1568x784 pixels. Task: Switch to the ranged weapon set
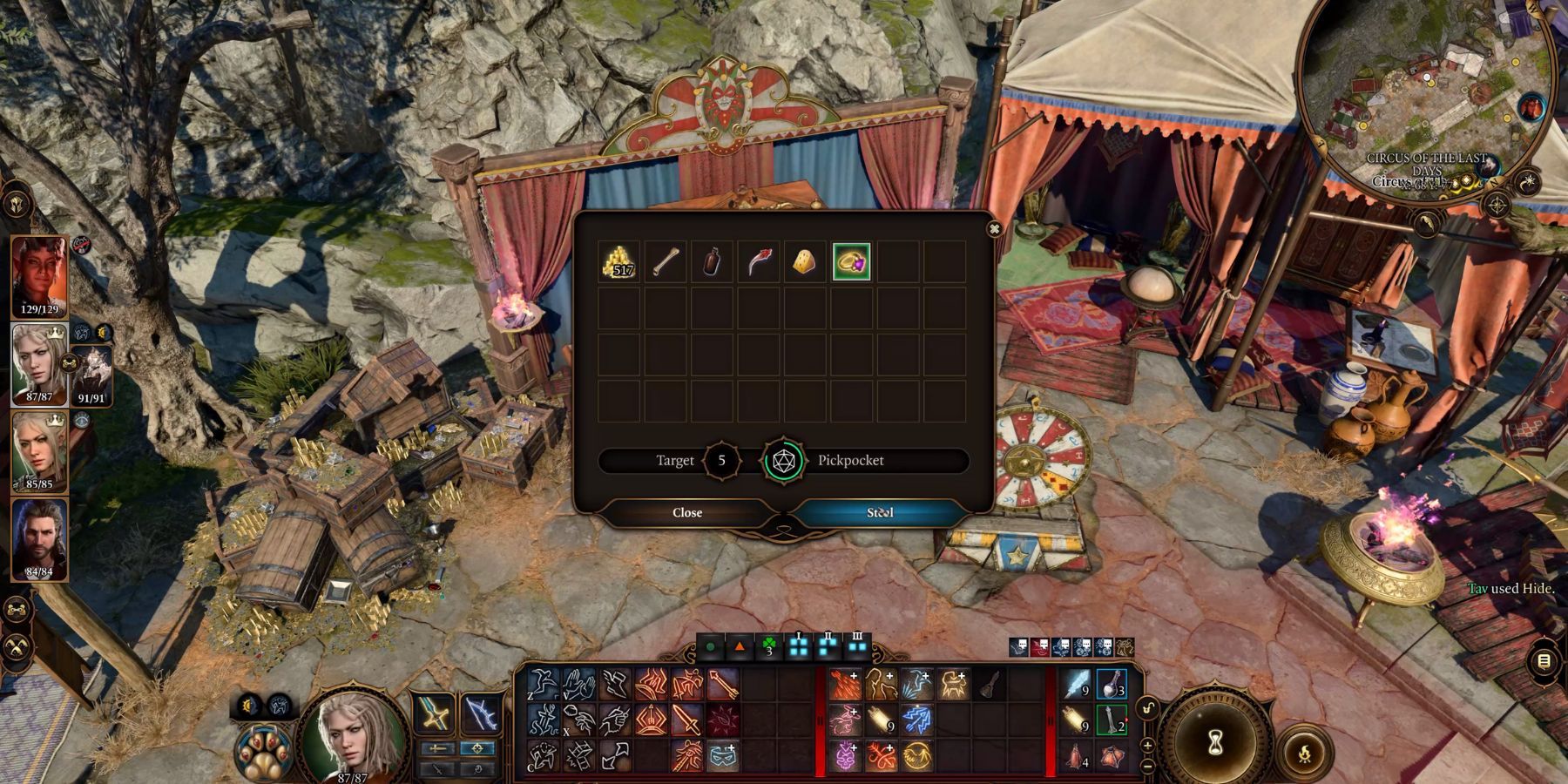click(482, 713)
